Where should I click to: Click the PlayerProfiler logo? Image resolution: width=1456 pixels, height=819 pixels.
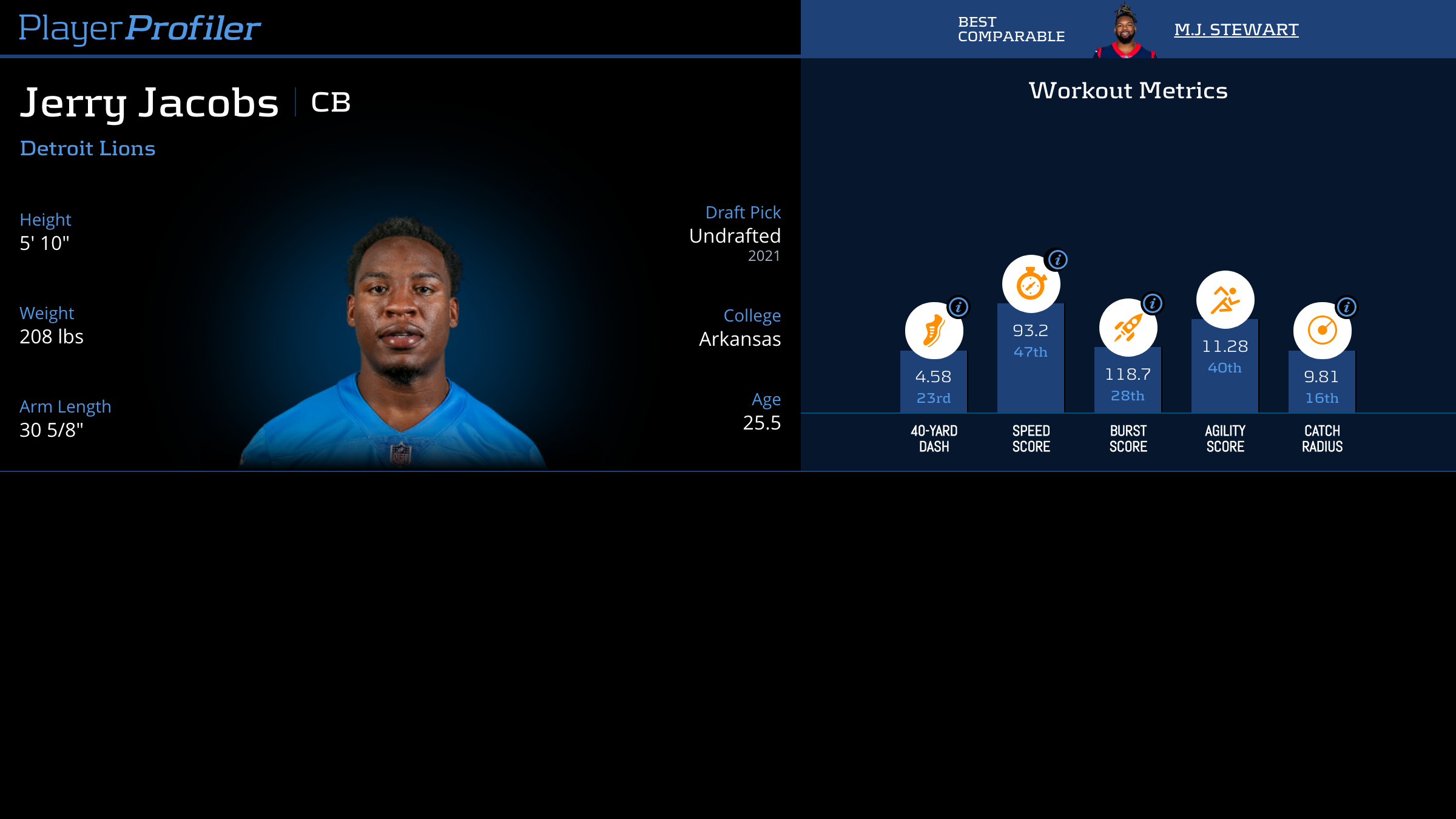pyautogui.click(x=140, y=27)
